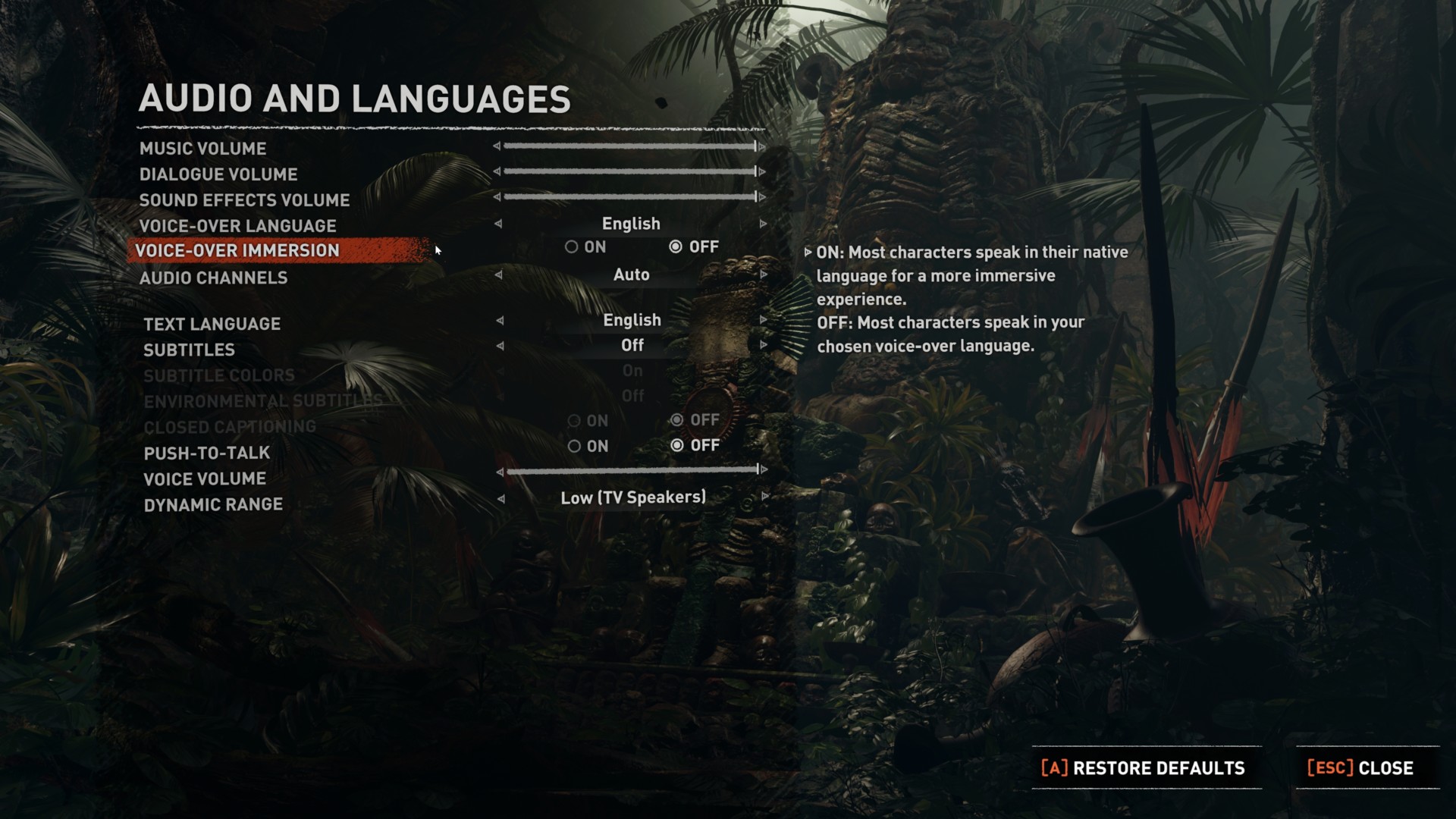Change Dynamic Range with the left arrow
The height and width of the screenshot is (819, 1456).
[500, 499]
